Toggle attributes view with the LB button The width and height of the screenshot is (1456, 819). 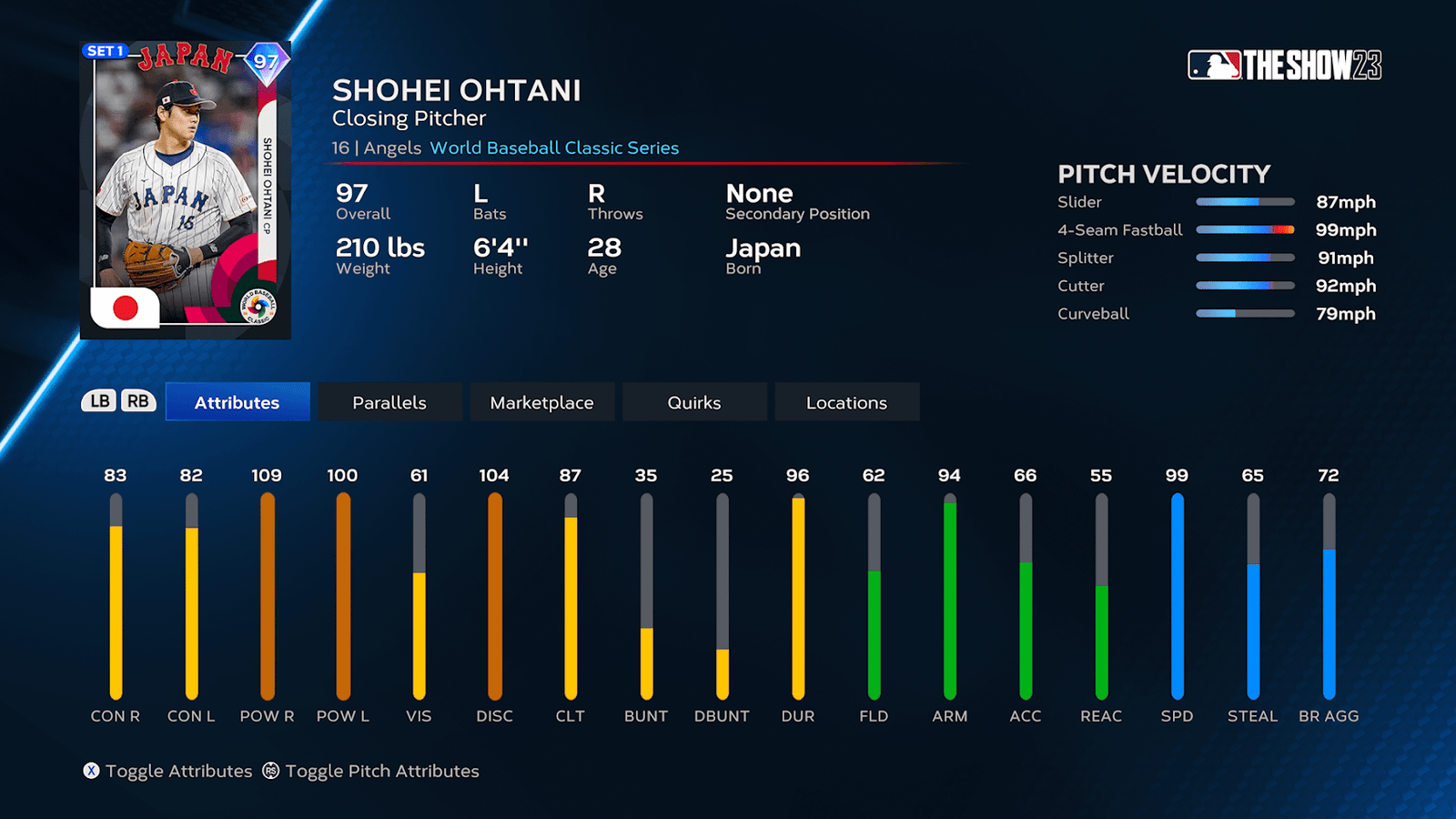tap(101, 400)
